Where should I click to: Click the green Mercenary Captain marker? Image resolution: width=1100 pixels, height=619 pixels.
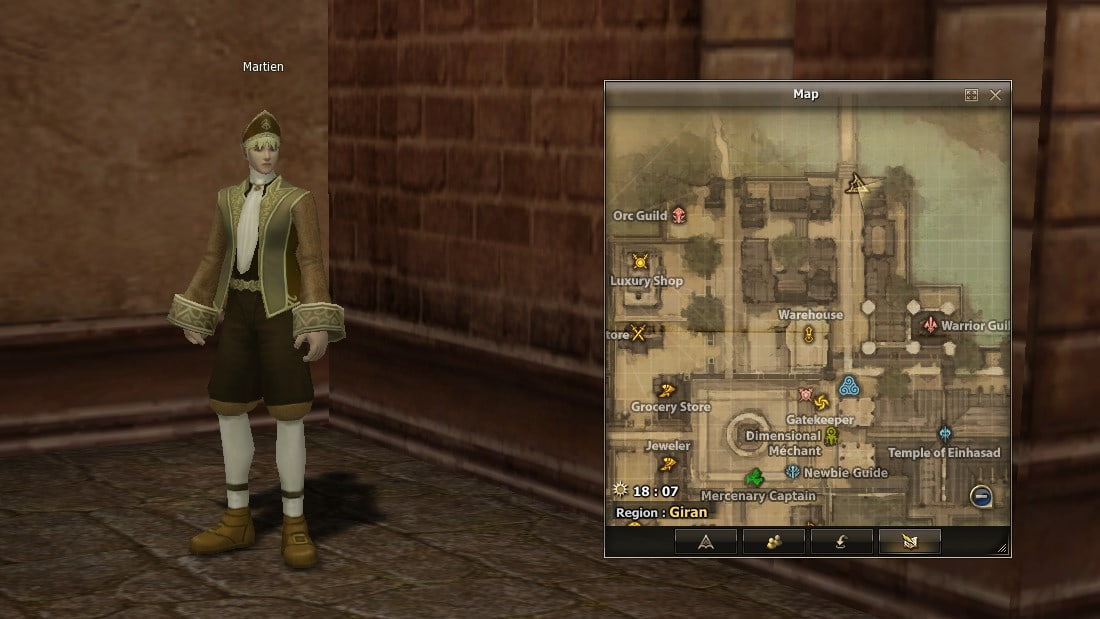coord(755,477)
